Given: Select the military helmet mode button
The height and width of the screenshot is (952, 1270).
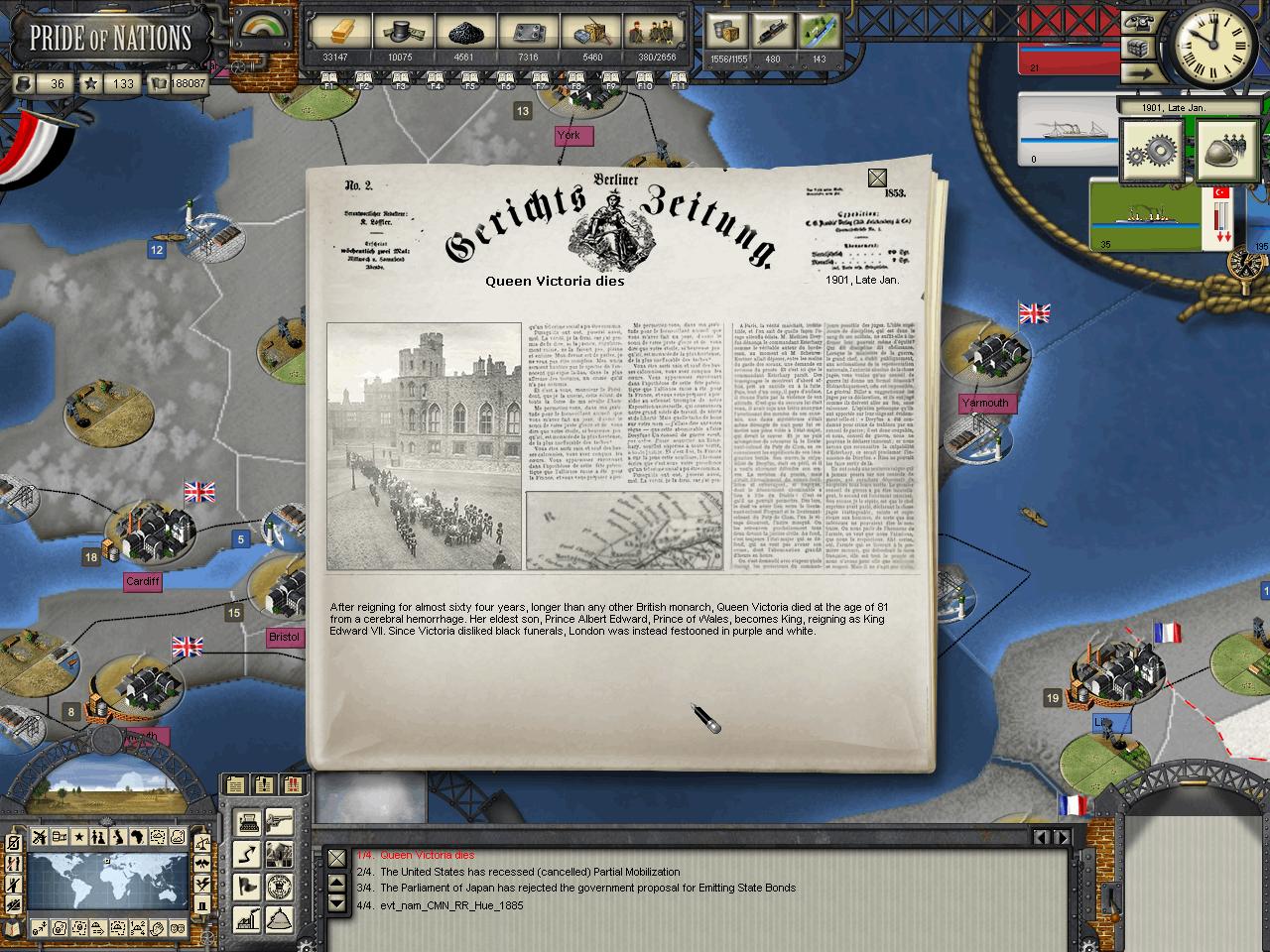Looking at the screenshot, I should point(1225,151).
